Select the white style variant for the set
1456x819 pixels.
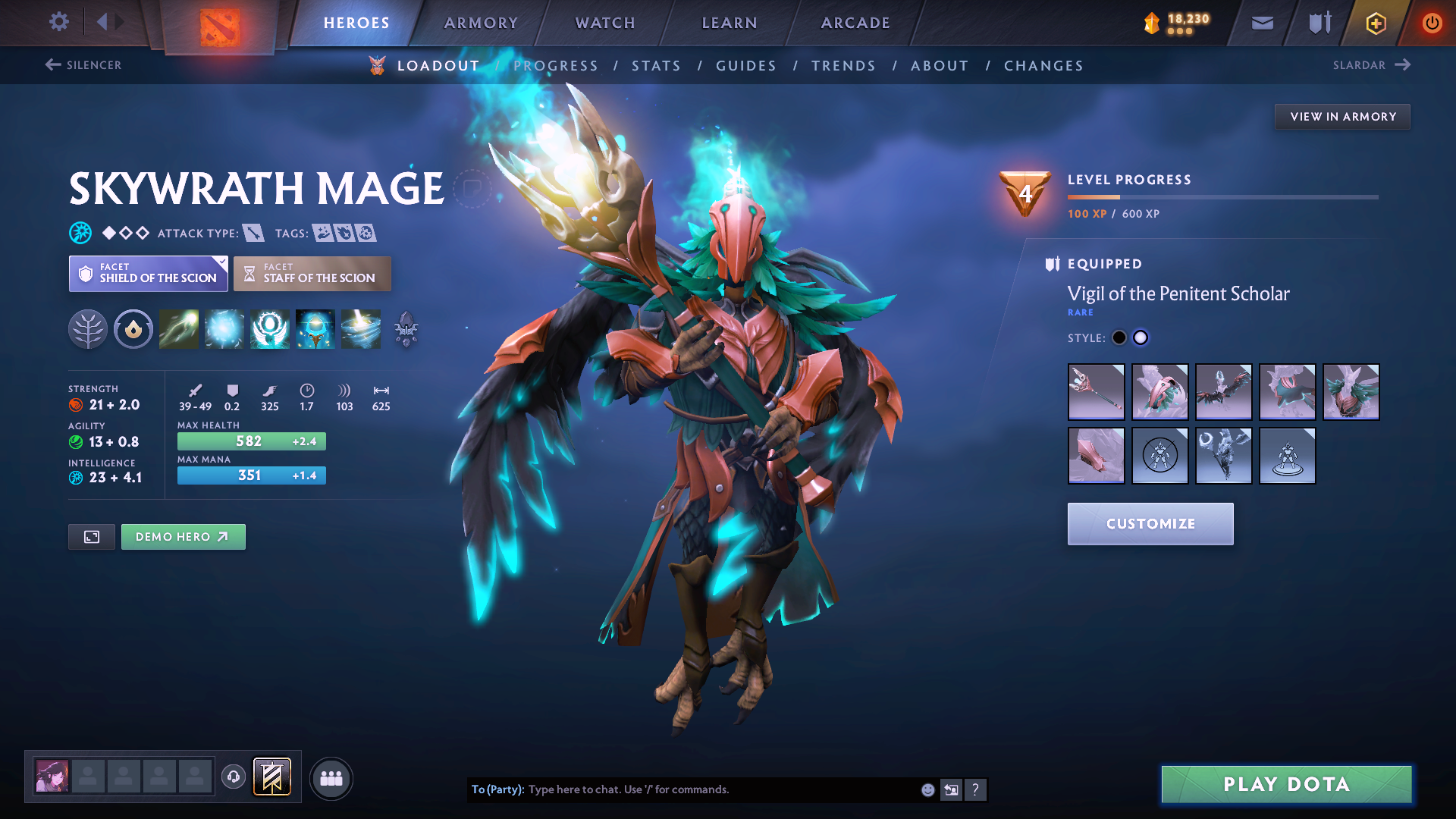point(1141,337)
